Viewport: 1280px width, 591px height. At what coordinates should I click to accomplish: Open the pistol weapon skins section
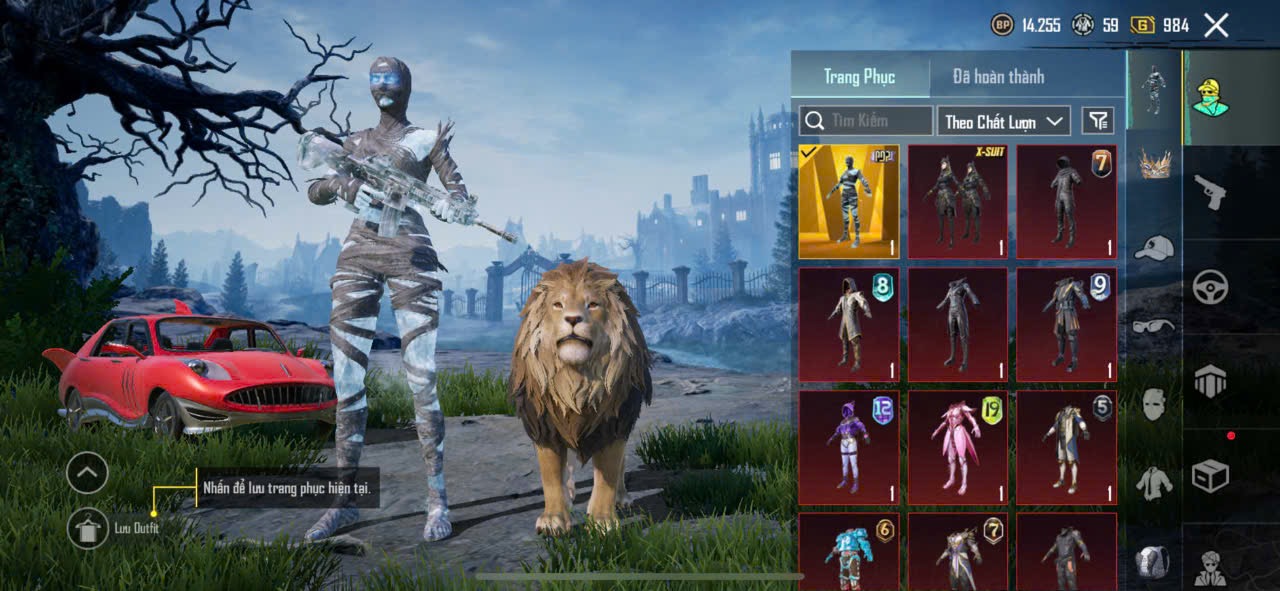[1210, 192]
